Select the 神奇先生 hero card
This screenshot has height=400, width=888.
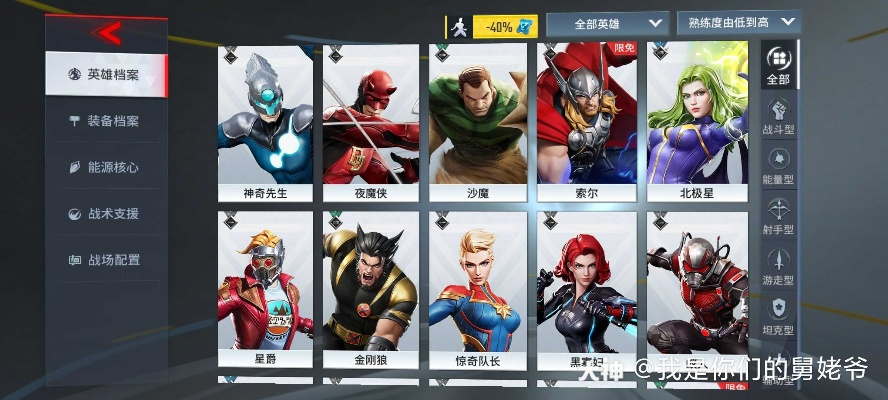click(265, 121)
